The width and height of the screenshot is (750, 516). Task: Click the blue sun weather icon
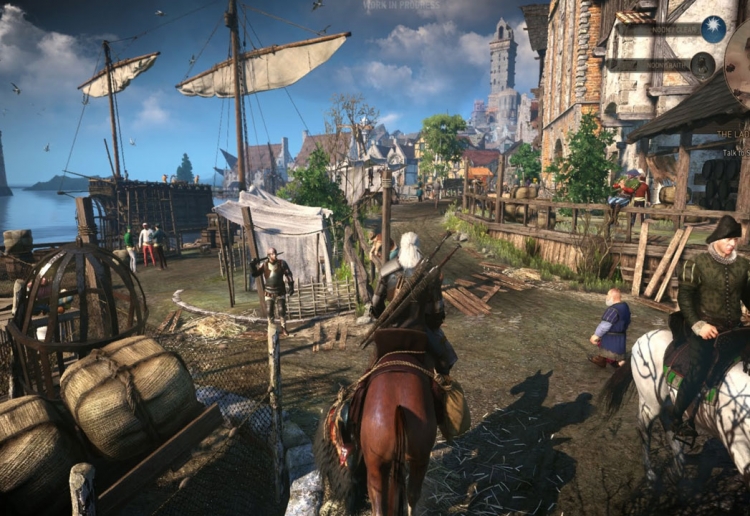pos(713,29)
